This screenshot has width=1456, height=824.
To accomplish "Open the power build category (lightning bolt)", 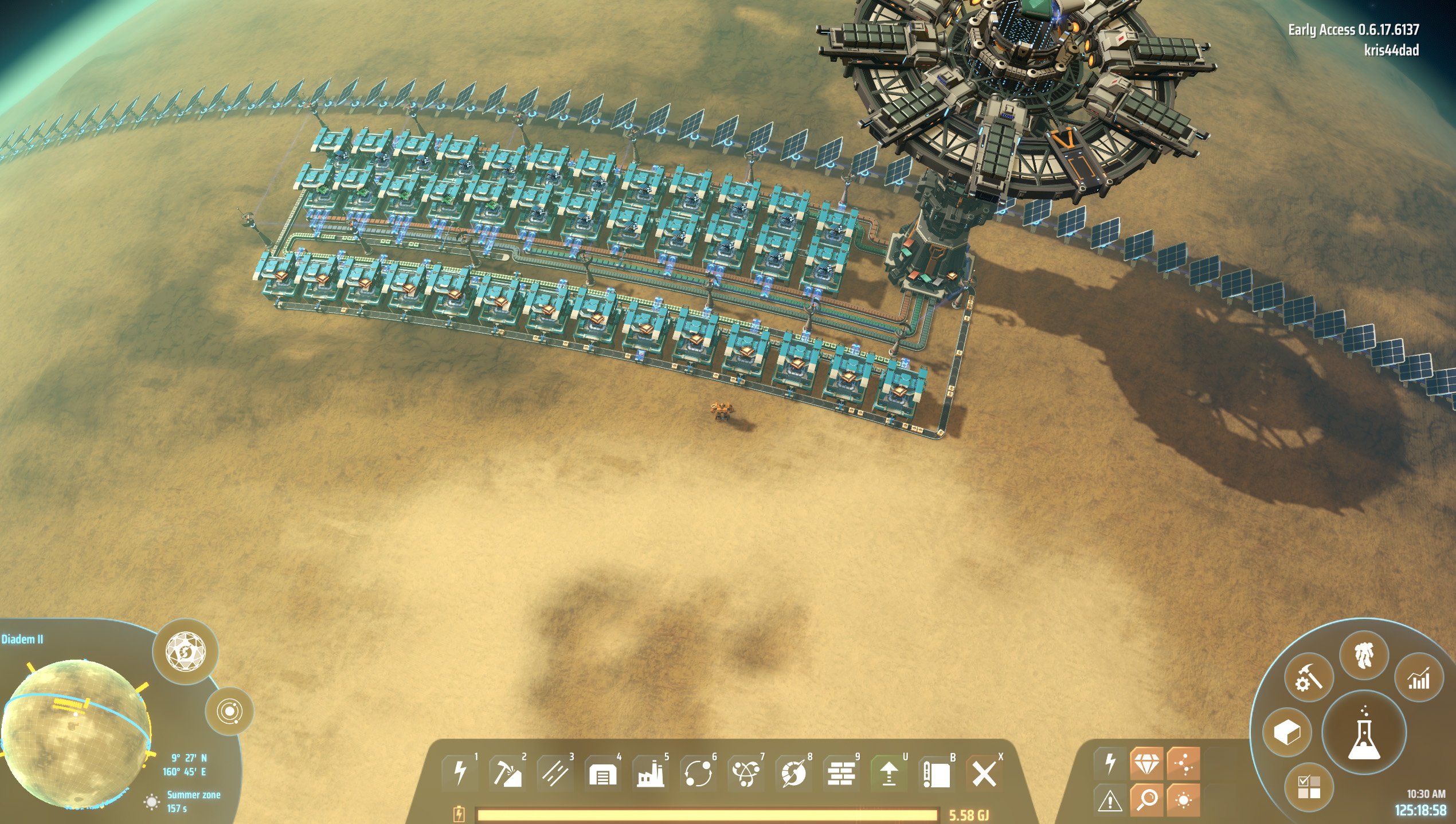I will click(x=460, y=773).
